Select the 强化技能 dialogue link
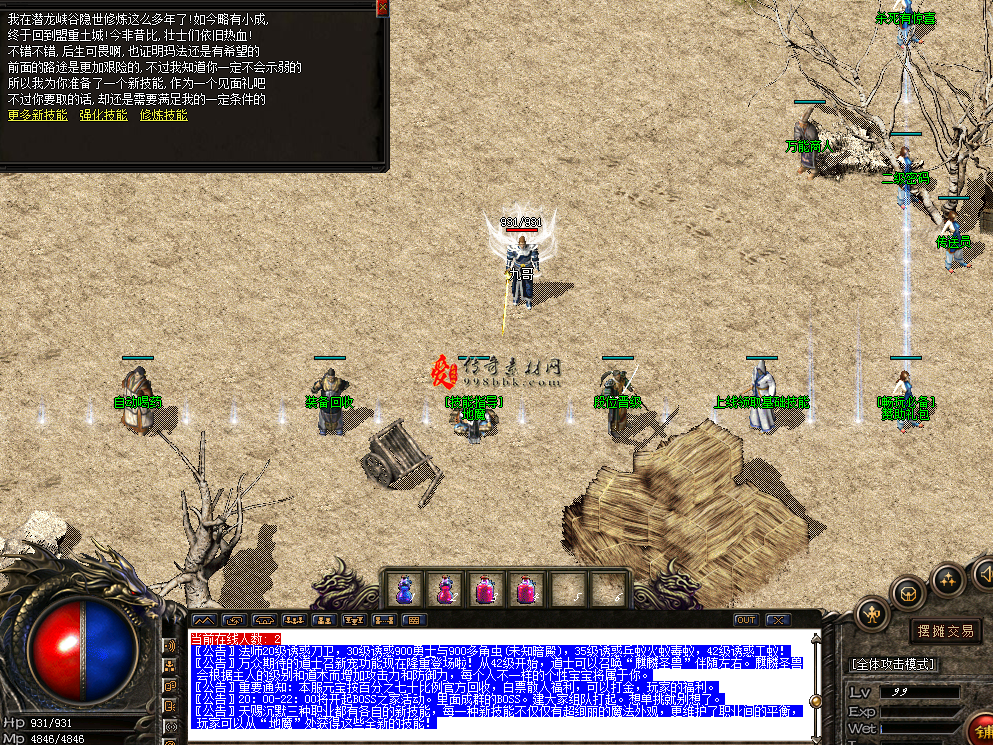Viewport: 993px width, 745px height. (x=103, y=115)
